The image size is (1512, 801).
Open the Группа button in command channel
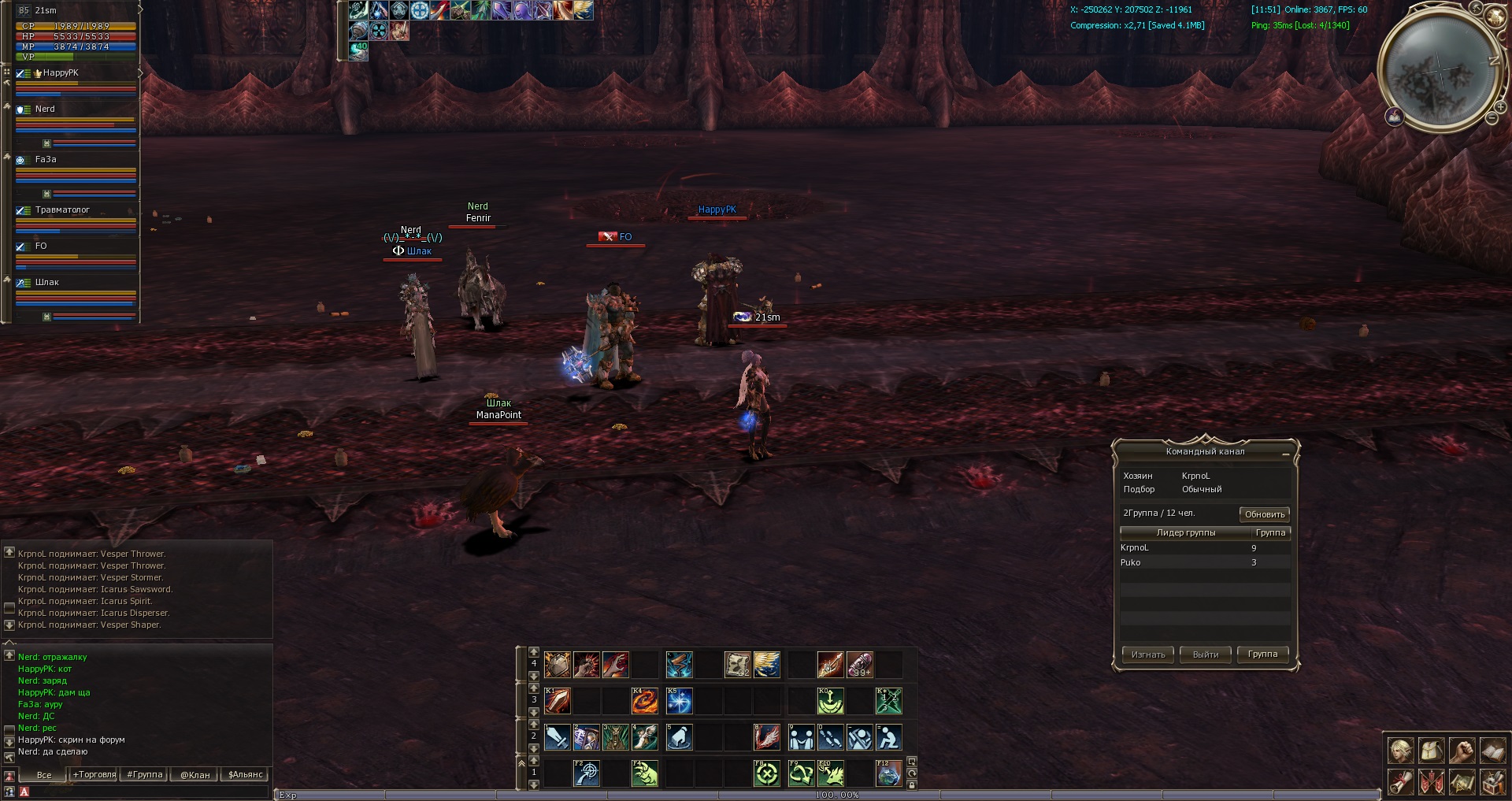pyautogui.click(x=1262, y=655)
